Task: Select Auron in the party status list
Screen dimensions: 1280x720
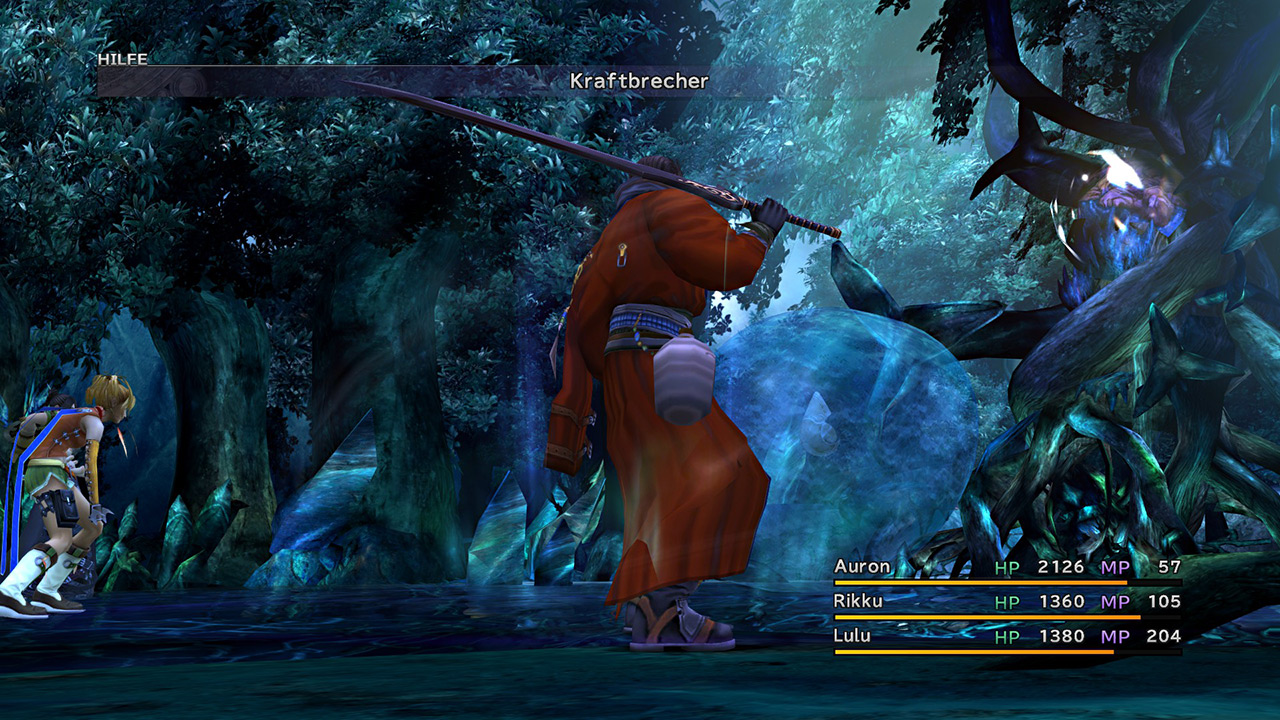Action: (862, 567)
